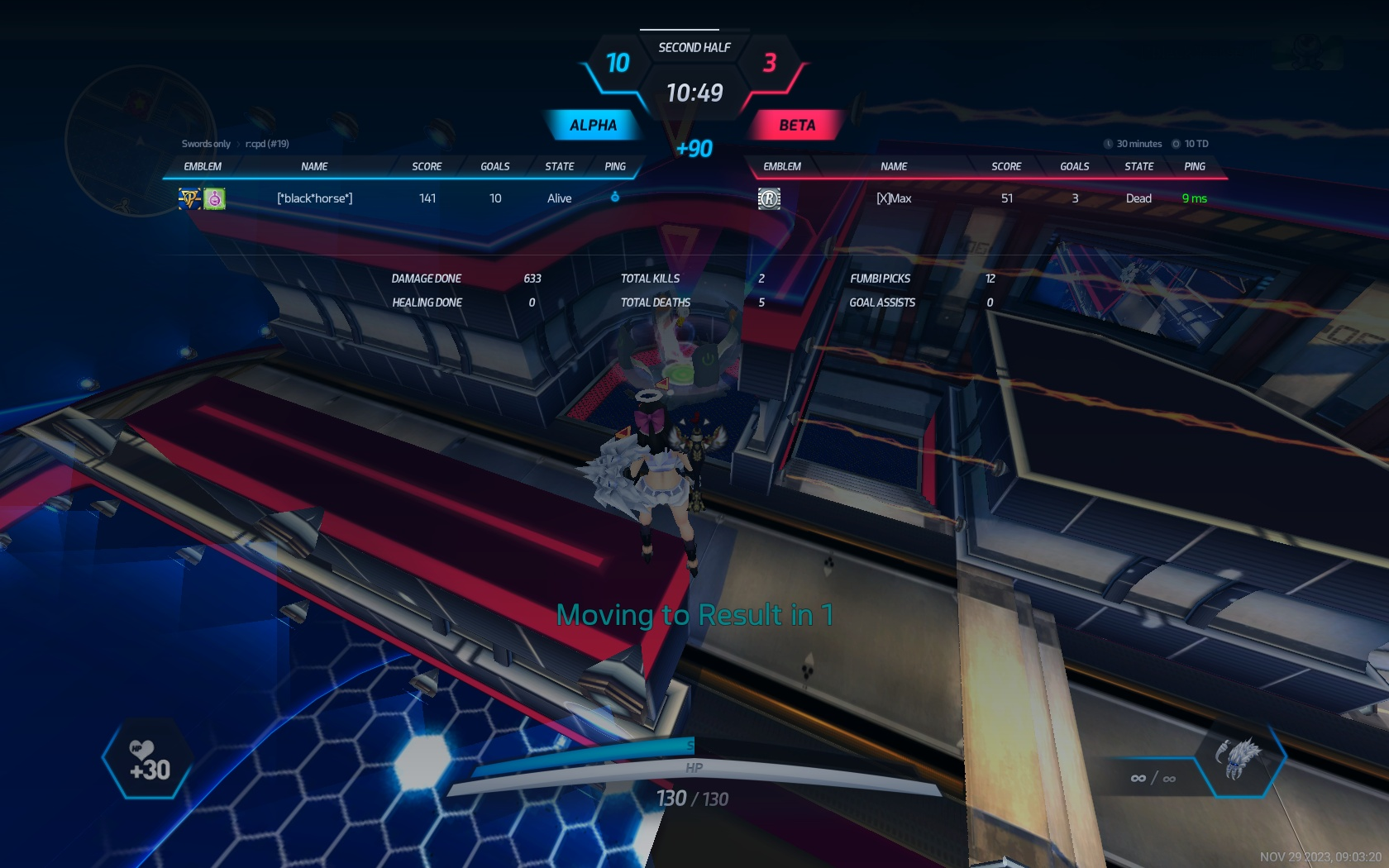Select the [*black*horse*] player row
Screen dimensions: 1389x868
pyautogui.click(x=315, y=198)
